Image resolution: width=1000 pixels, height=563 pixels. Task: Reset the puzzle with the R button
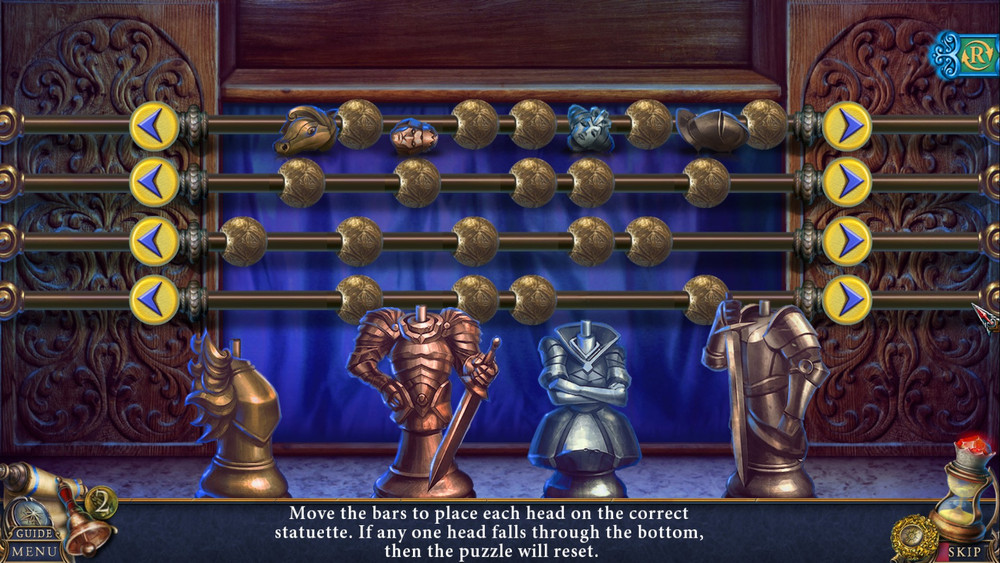(x=974, y=55)
